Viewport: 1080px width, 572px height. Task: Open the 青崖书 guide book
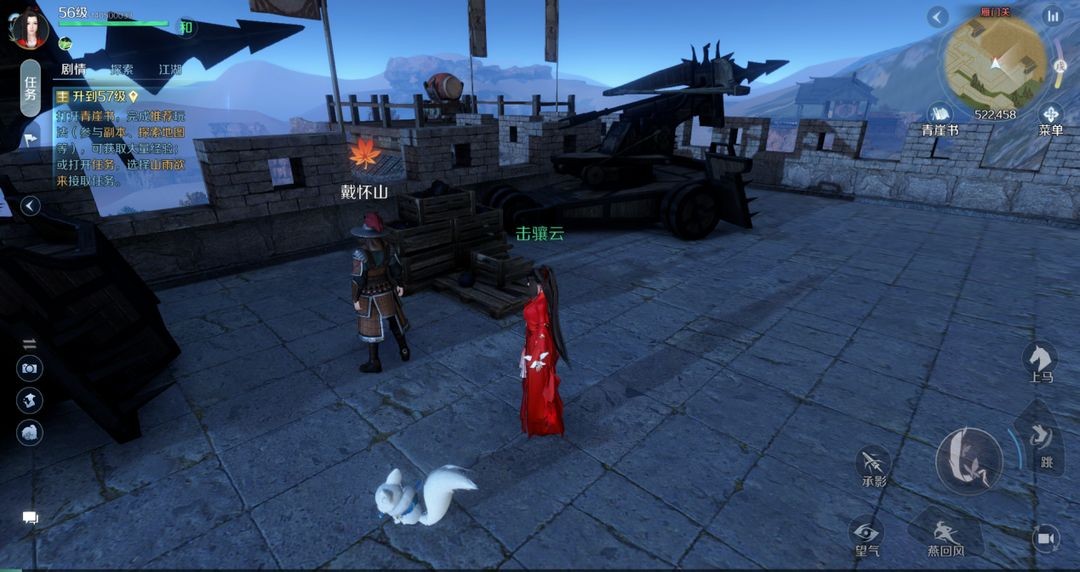[939, 117]
